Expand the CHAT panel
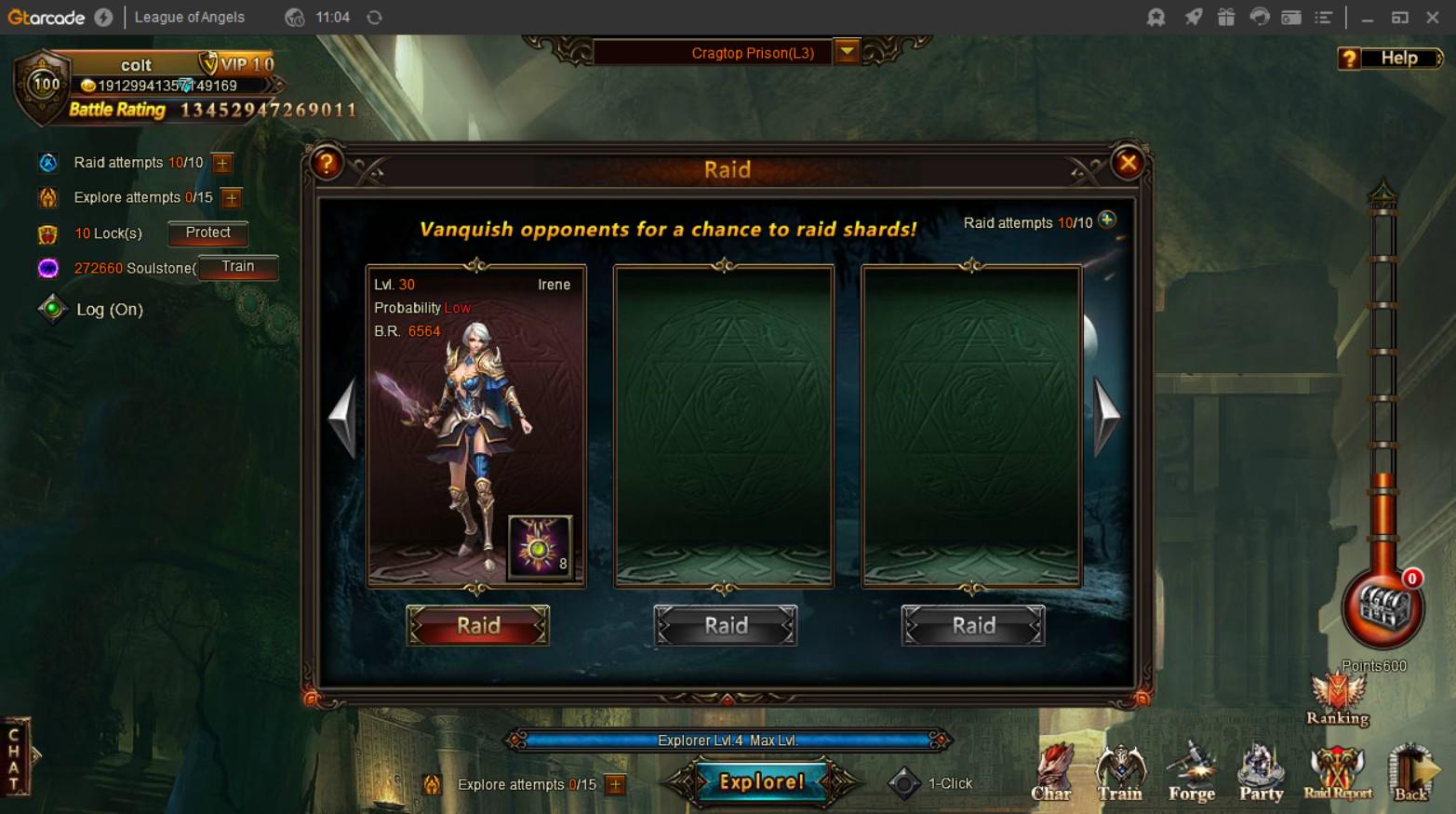The height and width of the screenshot is (814, 1456). [x=16, y=755]
